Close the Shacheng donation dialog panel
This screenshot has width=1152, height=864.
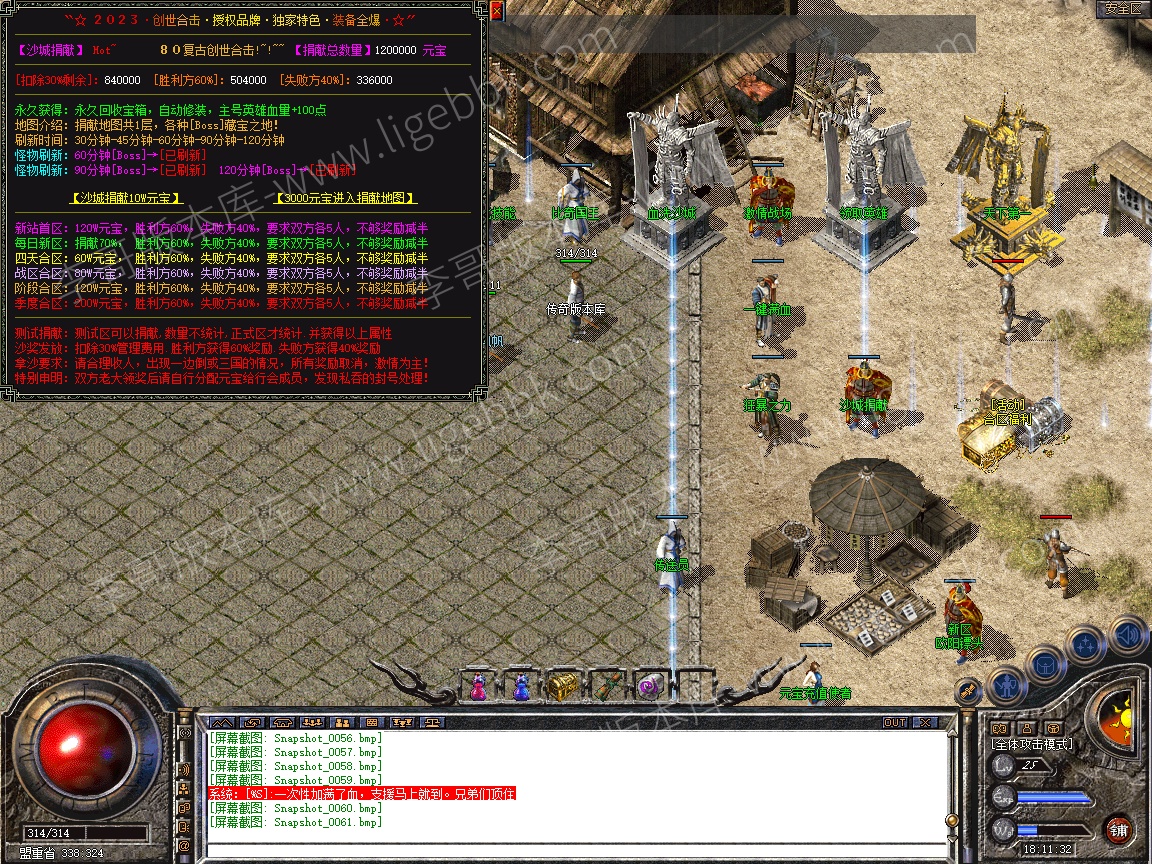(x=496, y=9)
